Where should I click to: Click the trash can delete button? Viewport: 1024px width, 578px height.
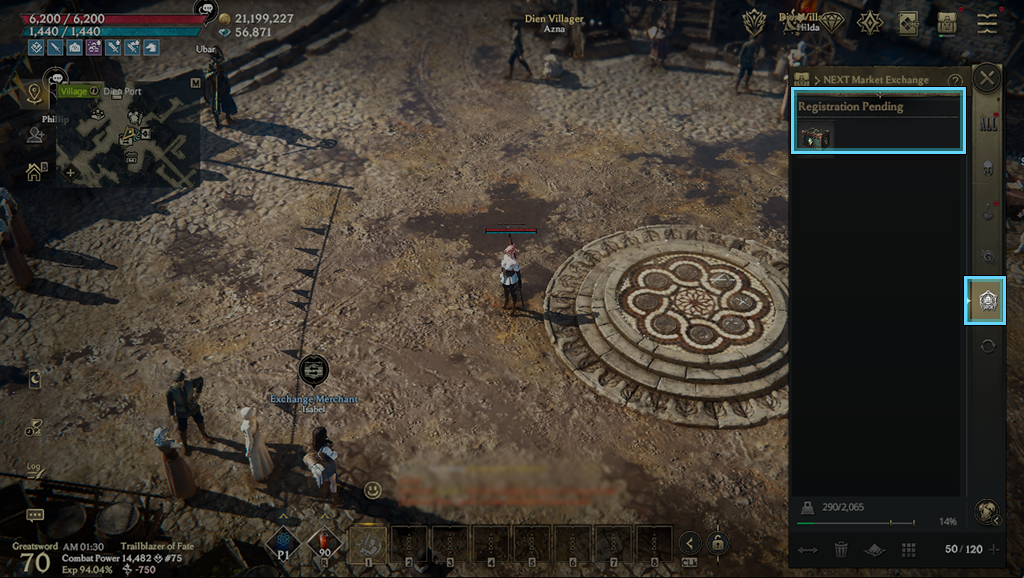(x=842, y=549)
